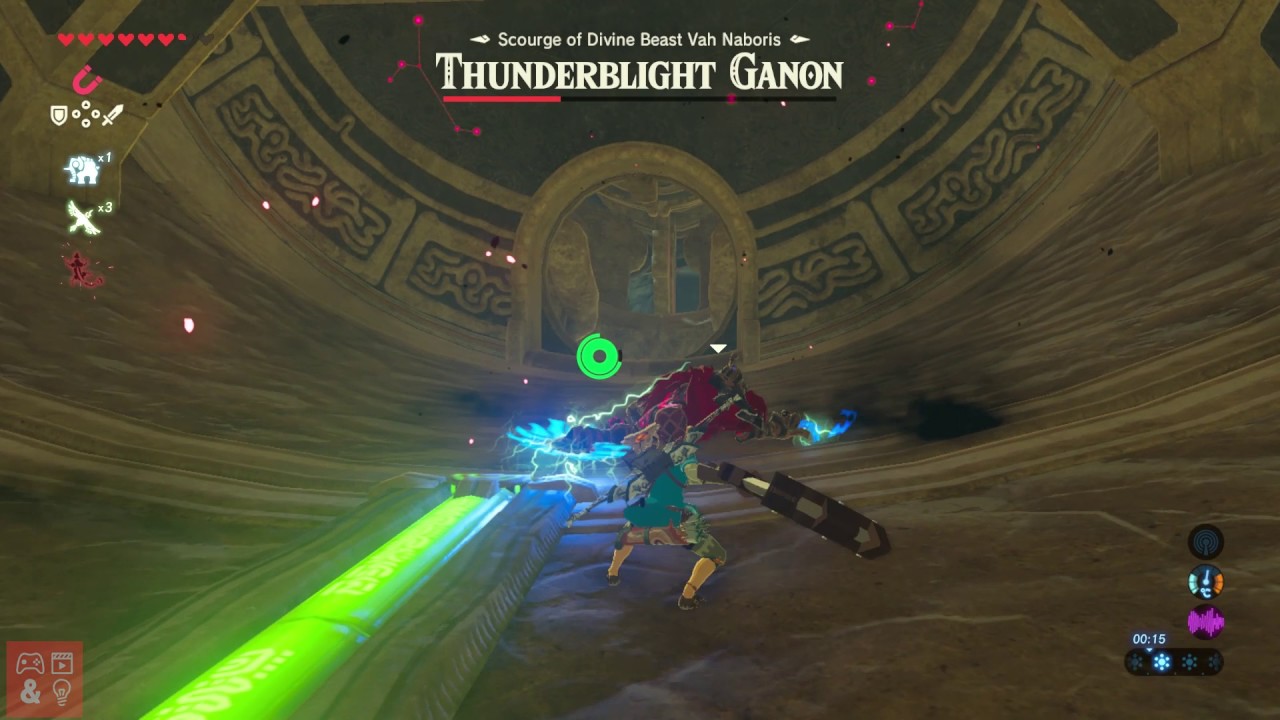Toggle the highlighted snowflake cold indicator
Image resolution: width=1280 pixels, height=720 pixels.
(1161, 661)
